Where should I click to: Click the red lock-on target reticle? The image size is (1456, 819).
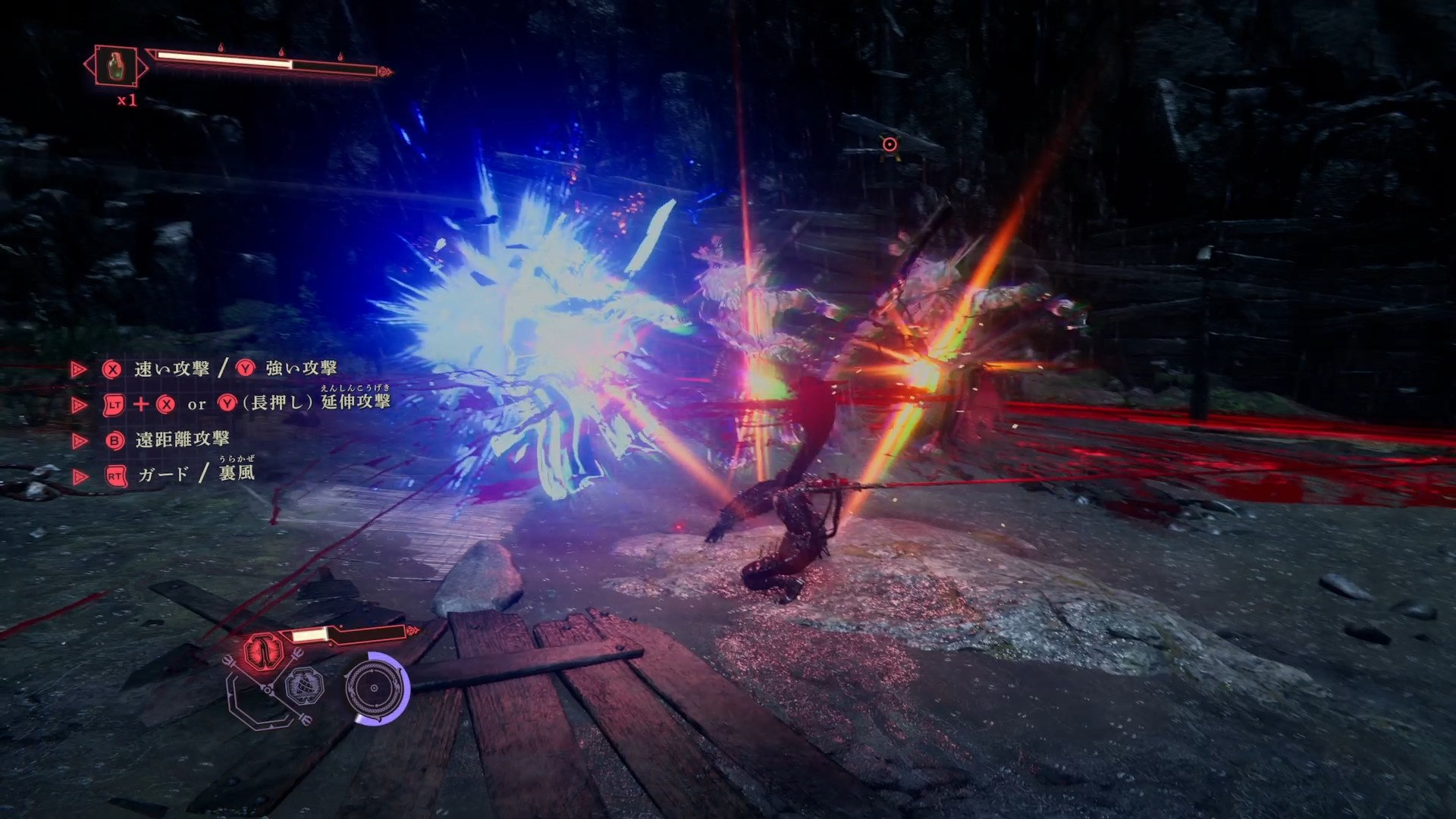click(x=890, y=144)
